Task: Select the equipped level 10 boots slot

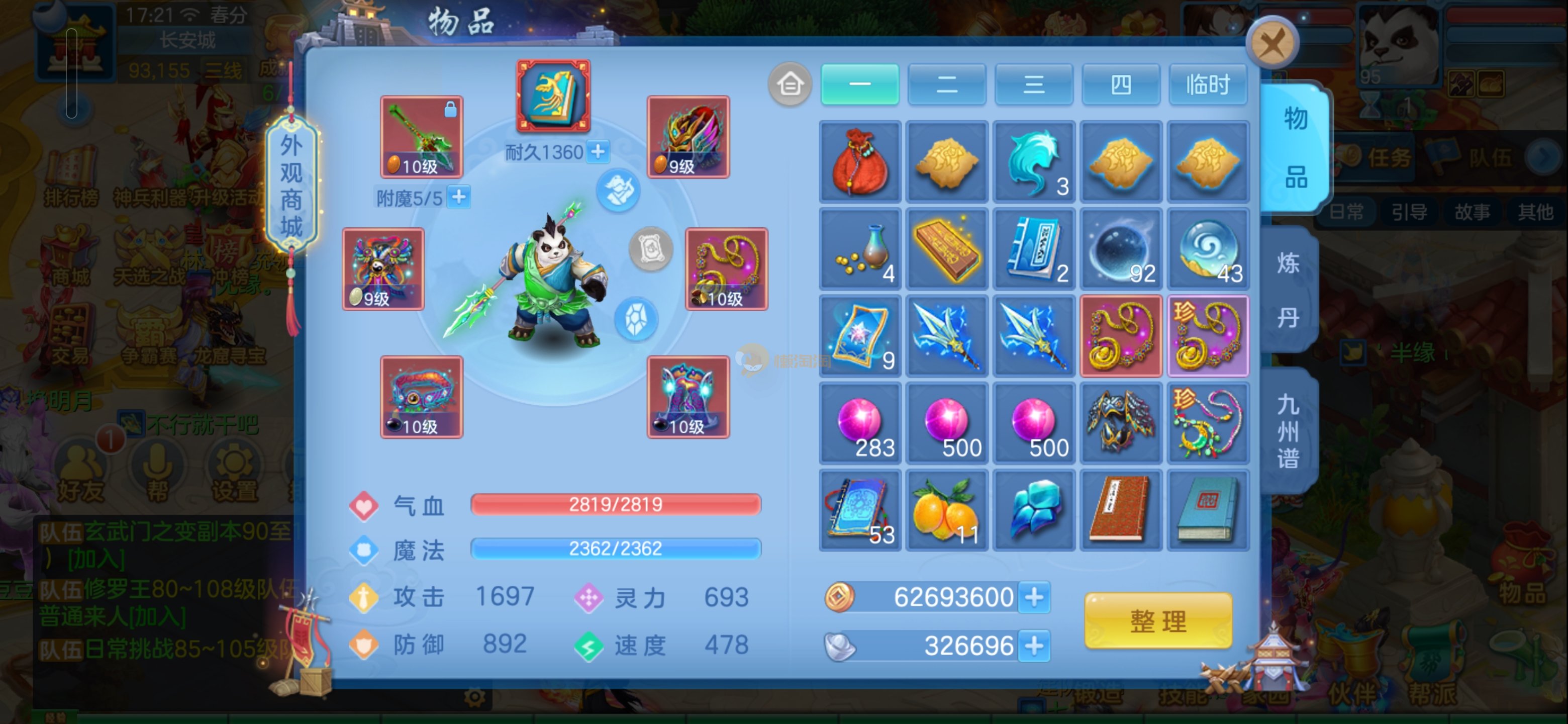Action: [688, 397]
